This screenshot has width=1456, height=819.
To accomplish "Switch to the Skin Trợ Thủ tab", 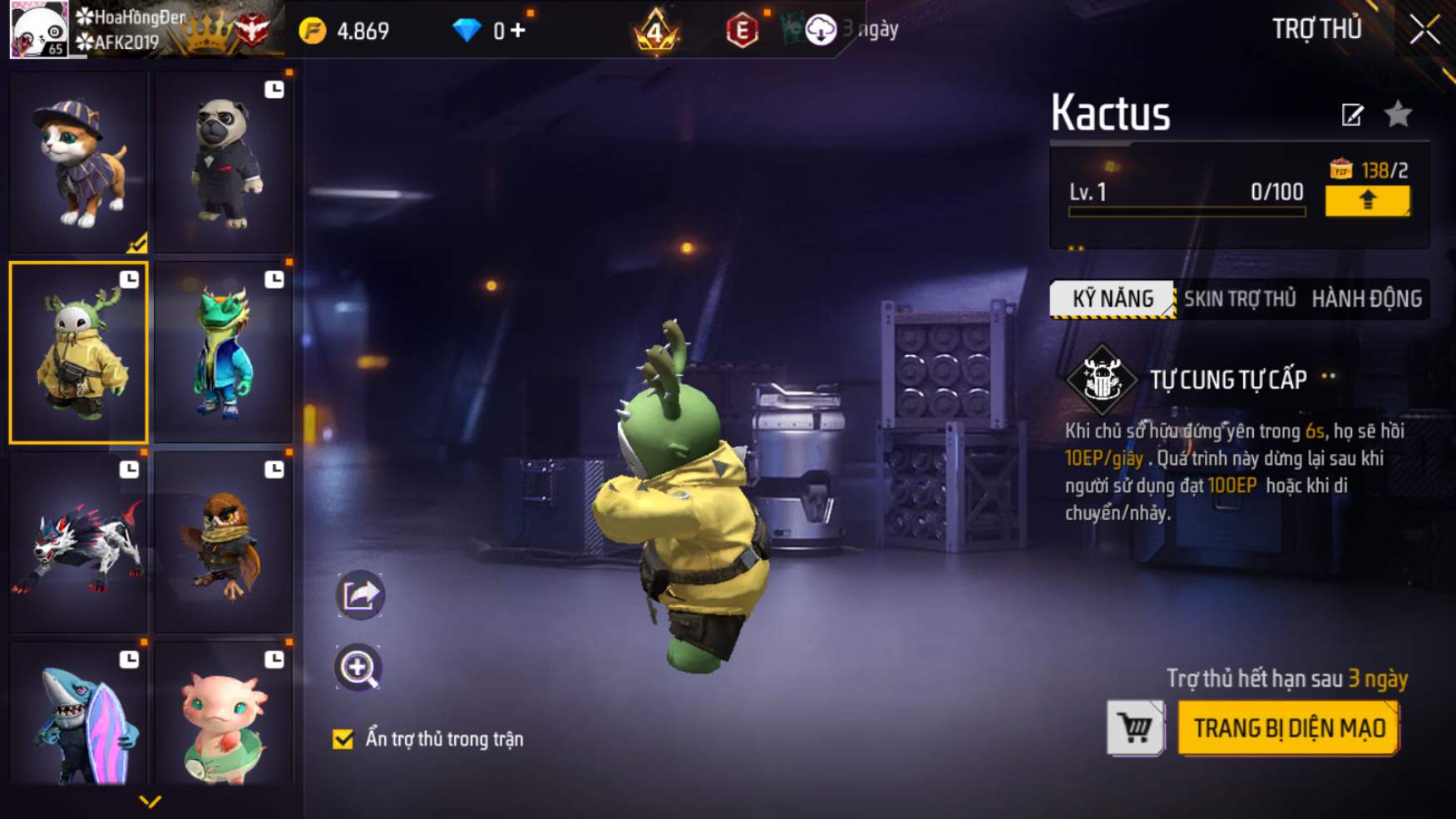I will [x=1239, y=299].
